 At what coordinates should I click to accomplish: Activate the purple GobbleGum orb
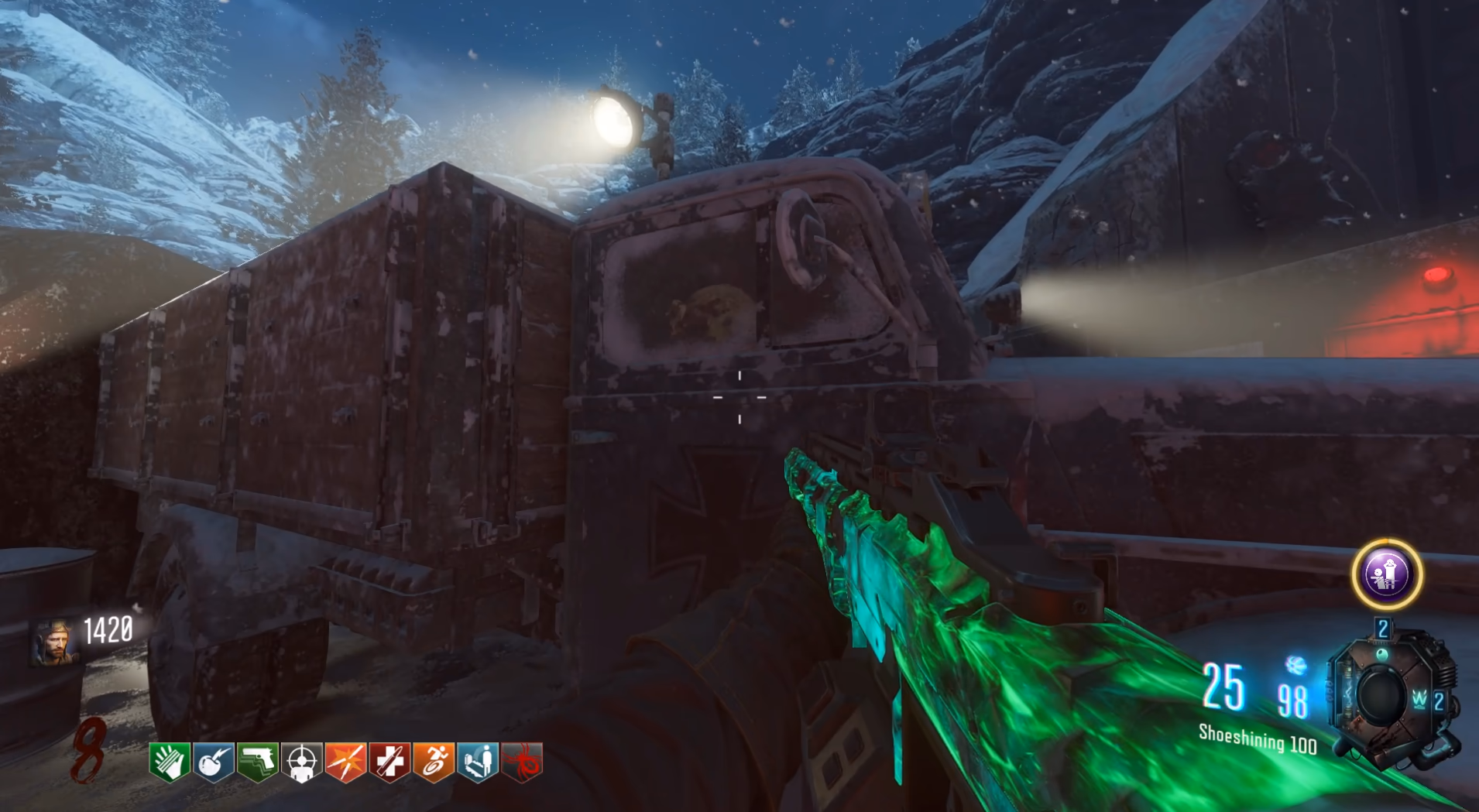(x=1387, y=574)
